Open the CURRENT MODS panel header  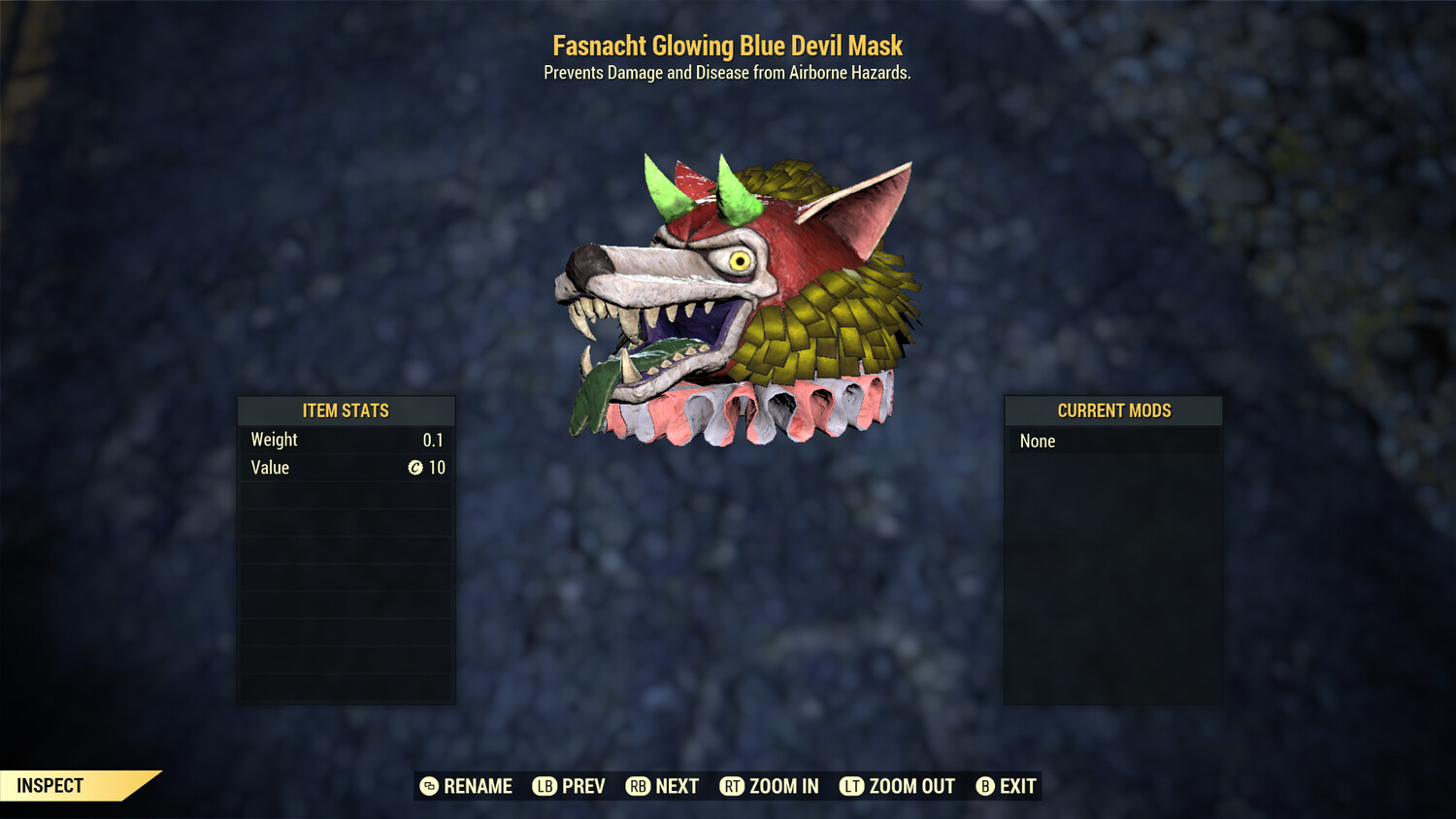[x=1113, y=410]
